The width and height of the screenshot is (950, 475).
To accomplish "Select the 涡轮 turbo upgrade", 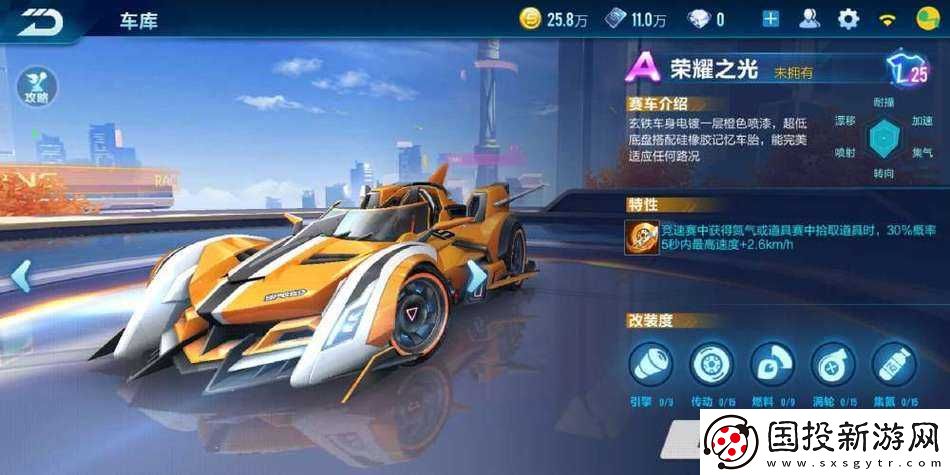I will click(831, 363).
